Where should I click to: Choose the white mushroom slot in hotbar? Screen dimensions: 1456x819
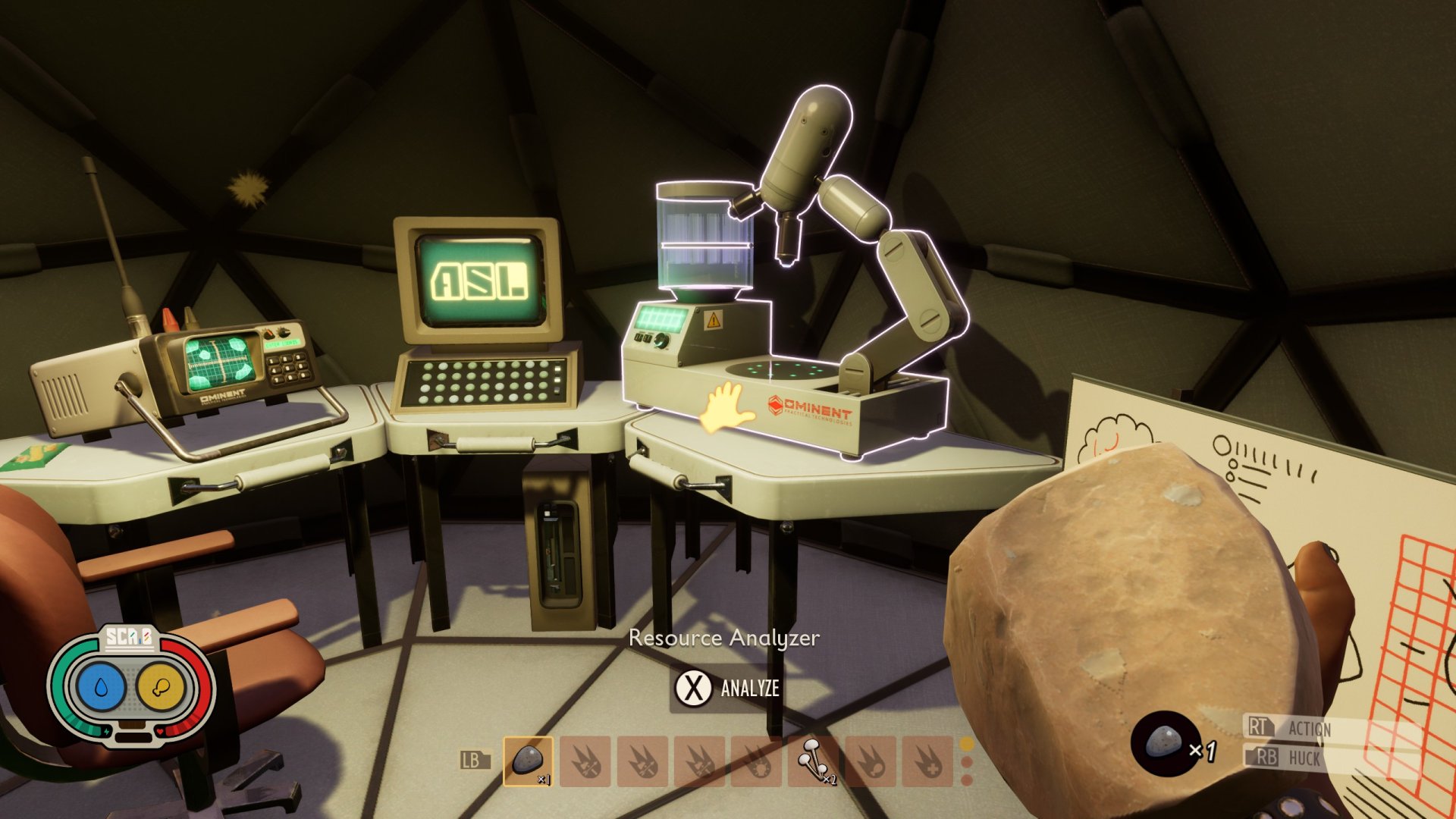click(814, 761)
